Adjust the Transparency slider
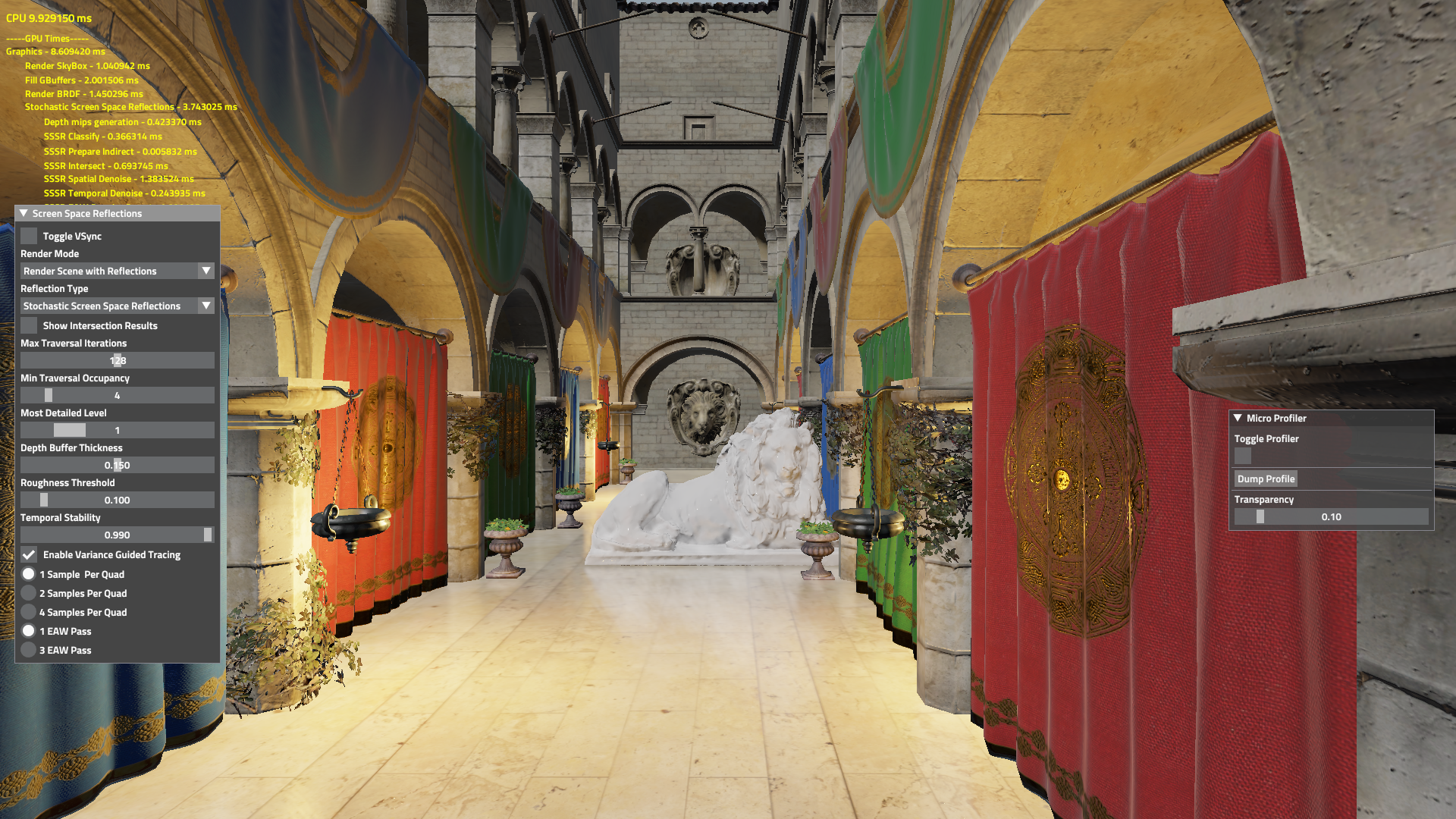Image resolution: width=1456 pixels, height=819 pixels. point(1331,516)
